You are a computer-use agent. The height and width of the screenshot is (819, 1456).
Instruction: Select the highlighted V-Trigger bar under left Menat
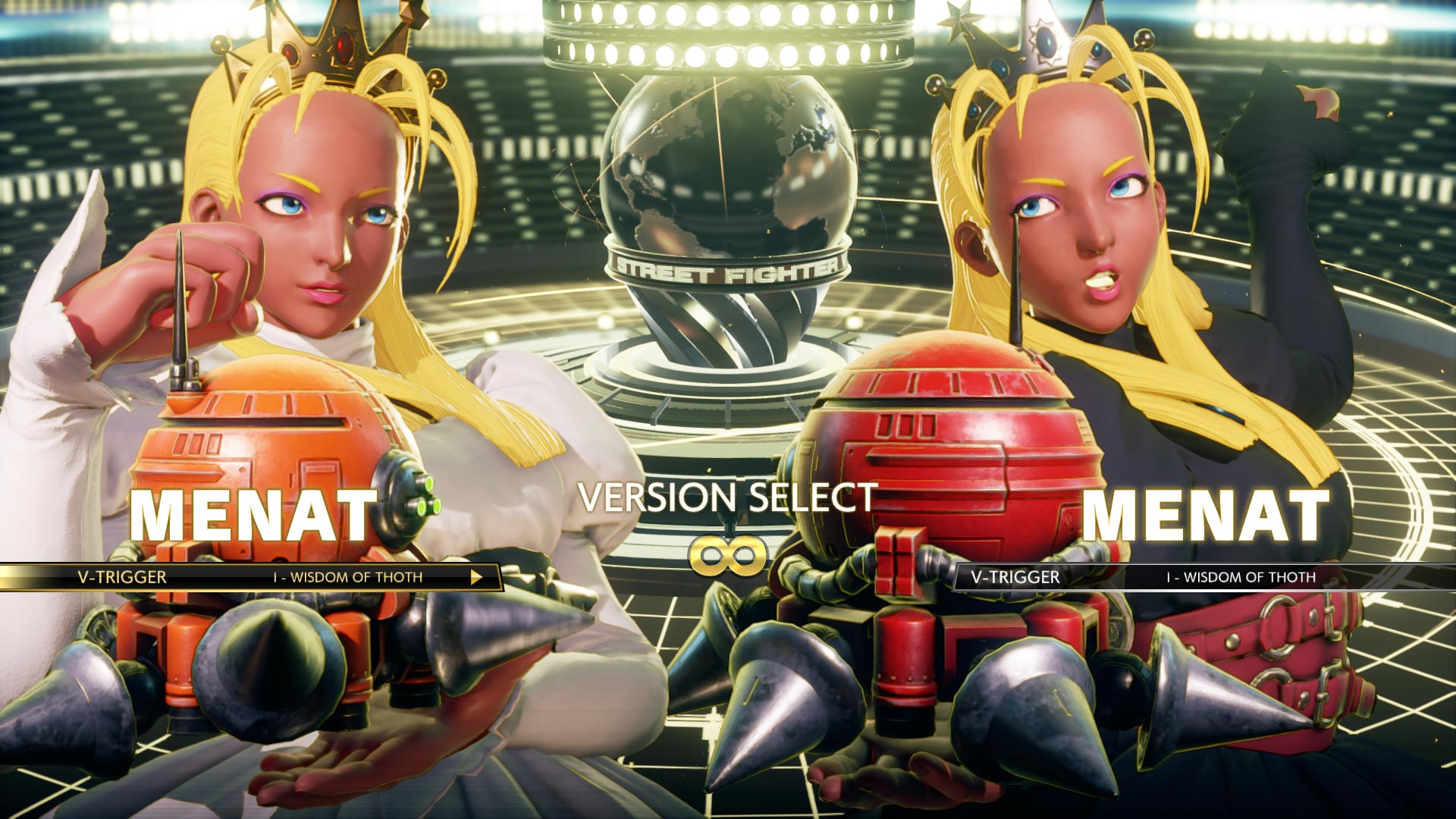[x=250, y=577]
